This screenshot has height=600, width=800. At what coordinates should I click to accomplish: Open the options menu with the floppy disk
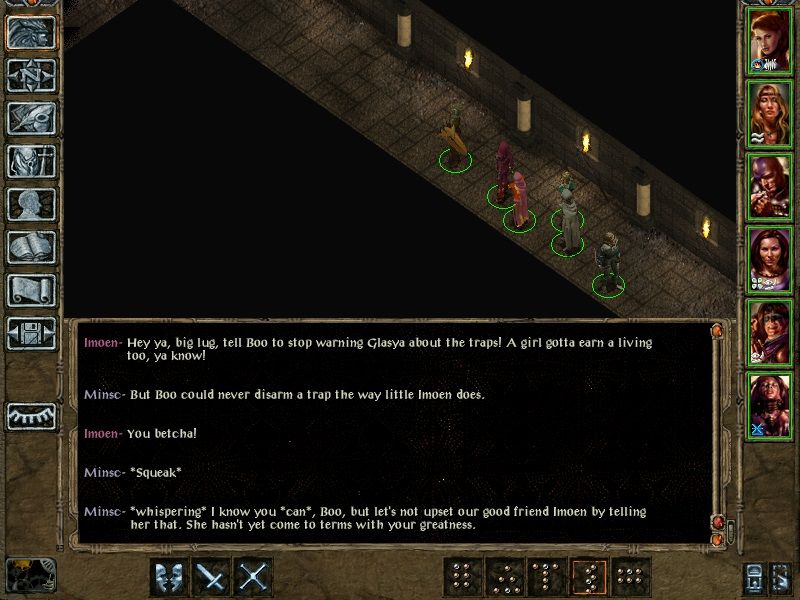pos(31,333)
